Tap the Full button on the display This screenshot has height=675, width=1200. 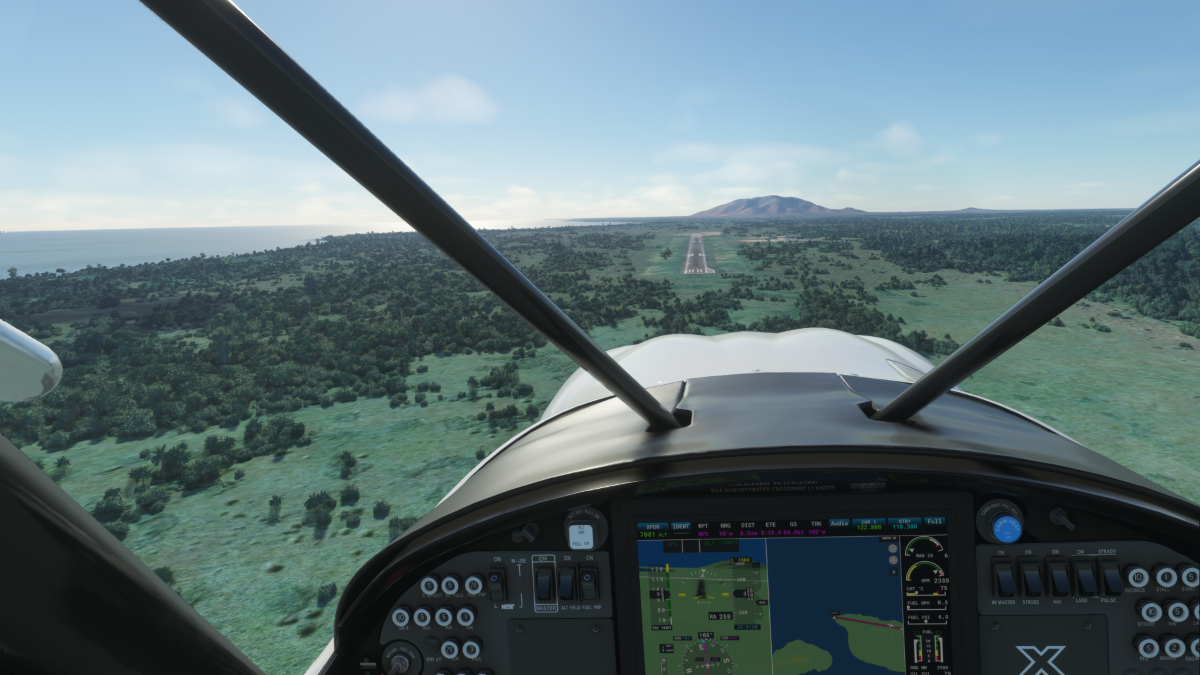tap(934, 521)
